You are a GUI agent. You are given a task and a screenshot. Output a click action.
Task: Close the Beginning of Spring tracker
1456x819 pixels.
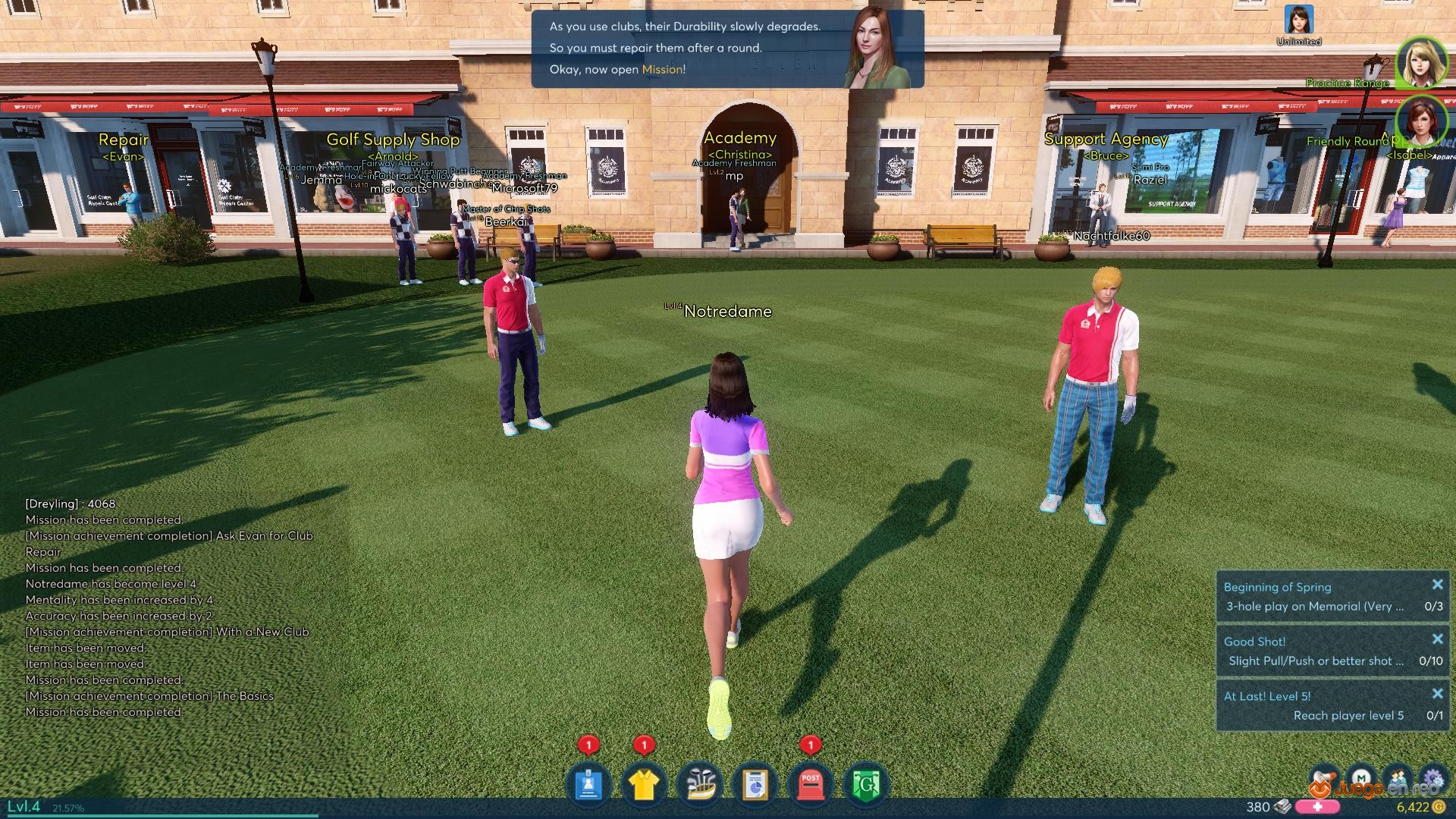pos(1437,585)
